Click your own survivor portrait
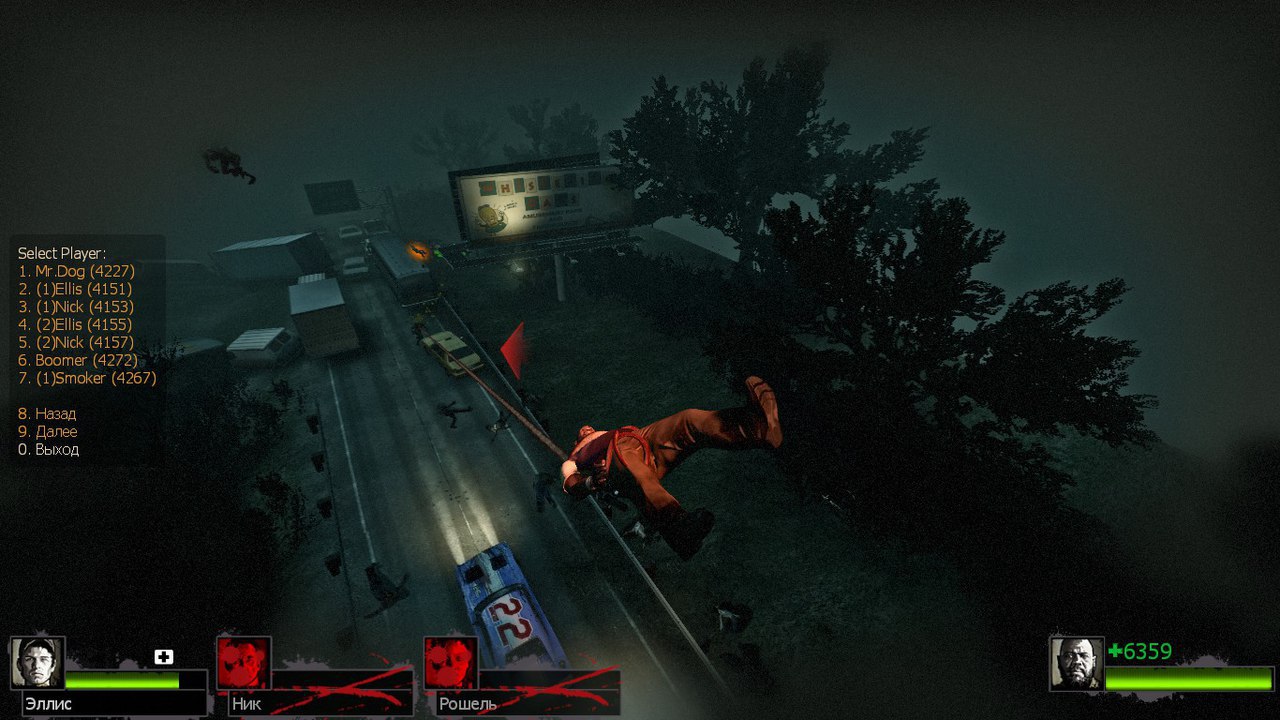 (x=1076, y=662)
